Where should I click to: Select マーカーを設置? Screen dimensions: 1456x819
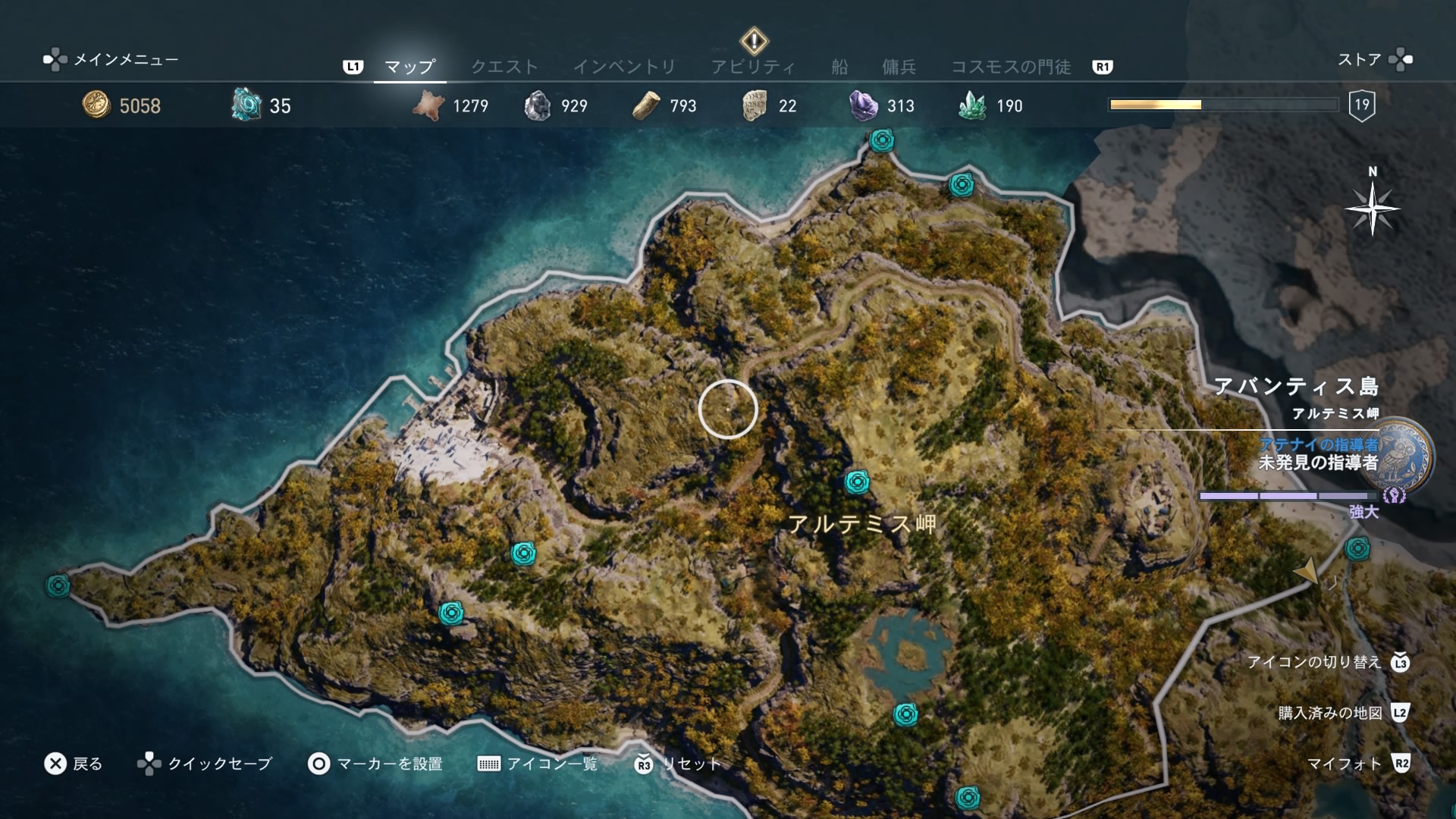pyautogui.click(x=375, y=764)
